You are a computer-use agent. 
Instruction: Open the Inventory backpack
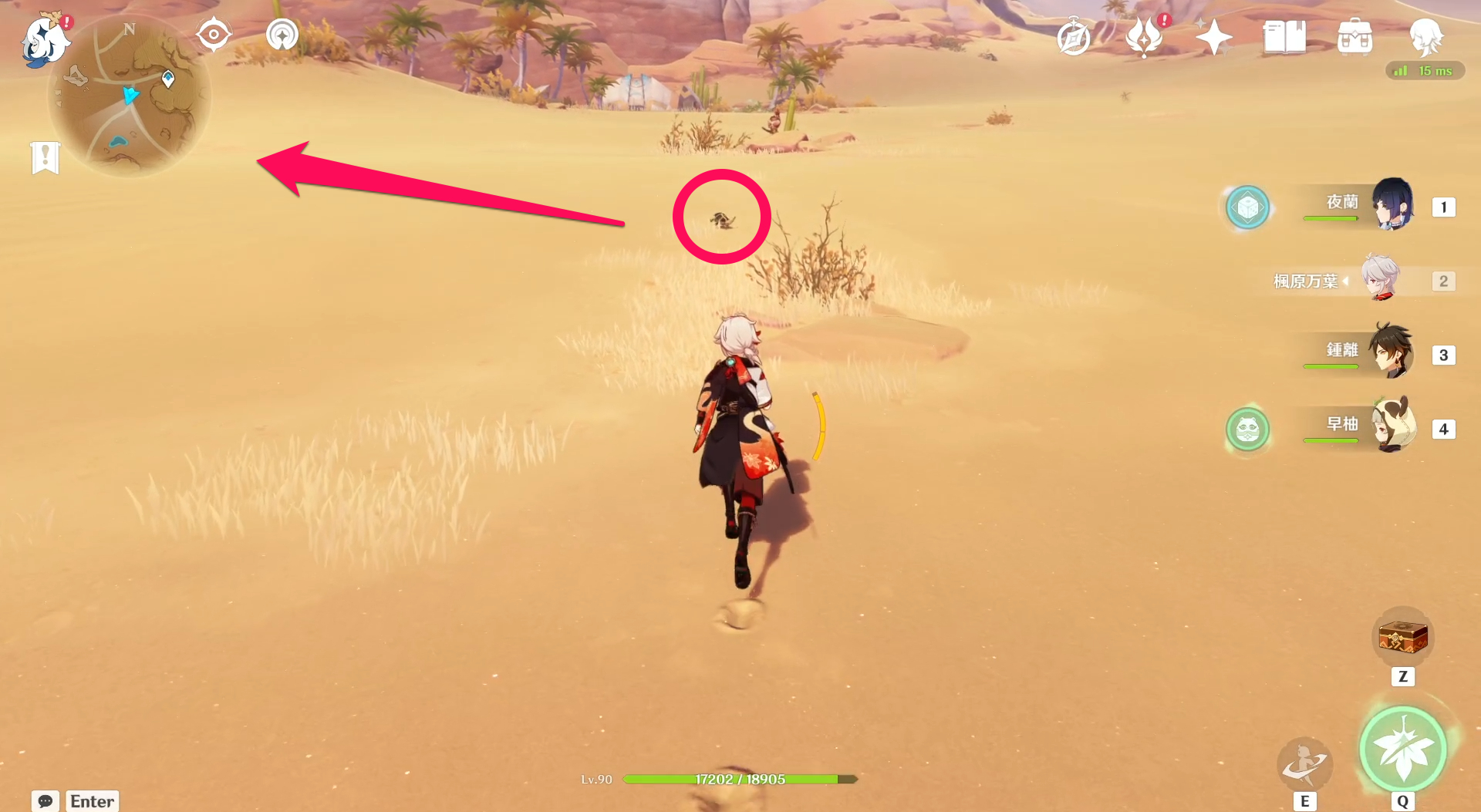coord(1355,35)
